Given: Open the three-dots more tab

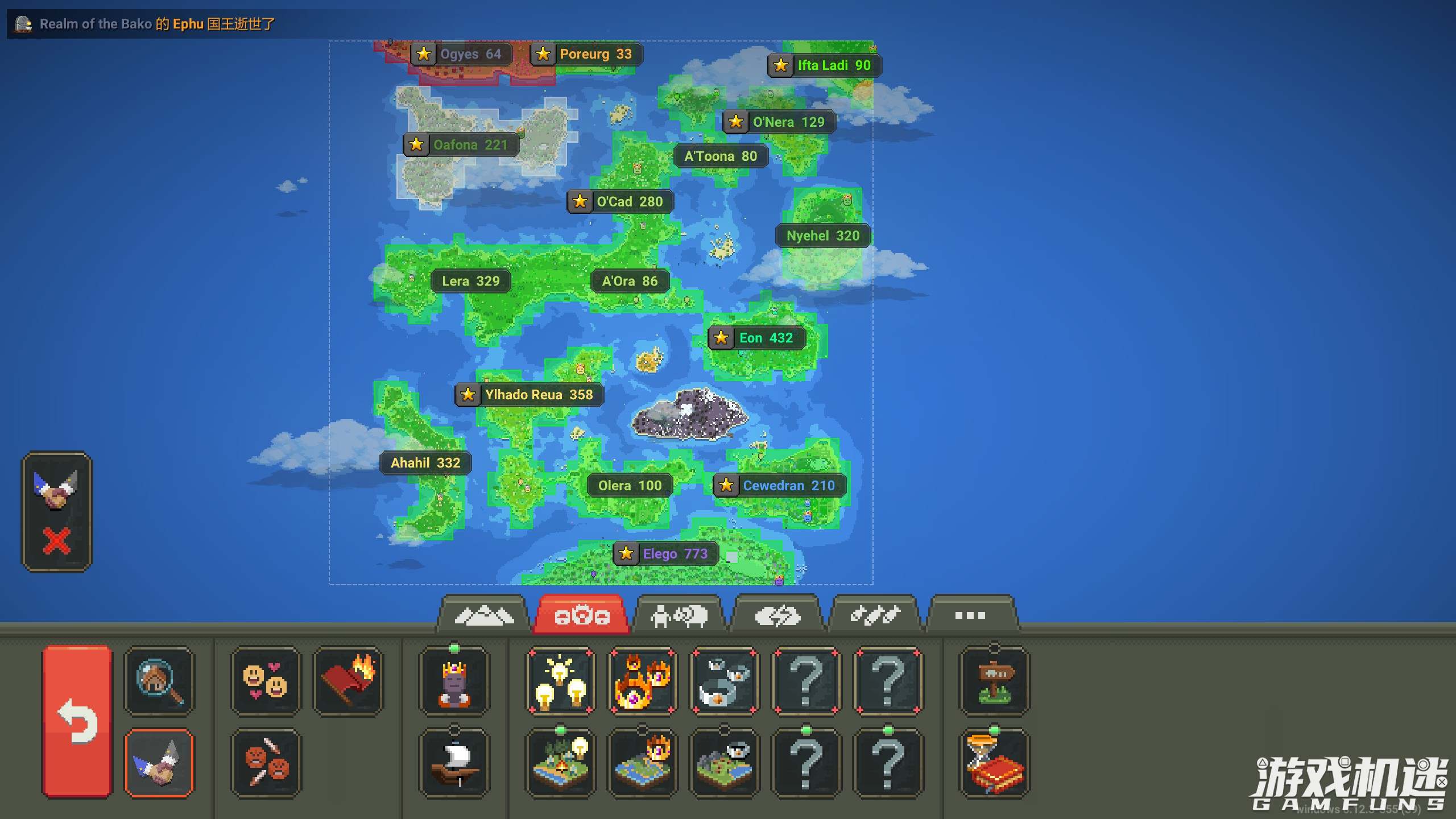Looking at the screenshot, I should [970, 615].
